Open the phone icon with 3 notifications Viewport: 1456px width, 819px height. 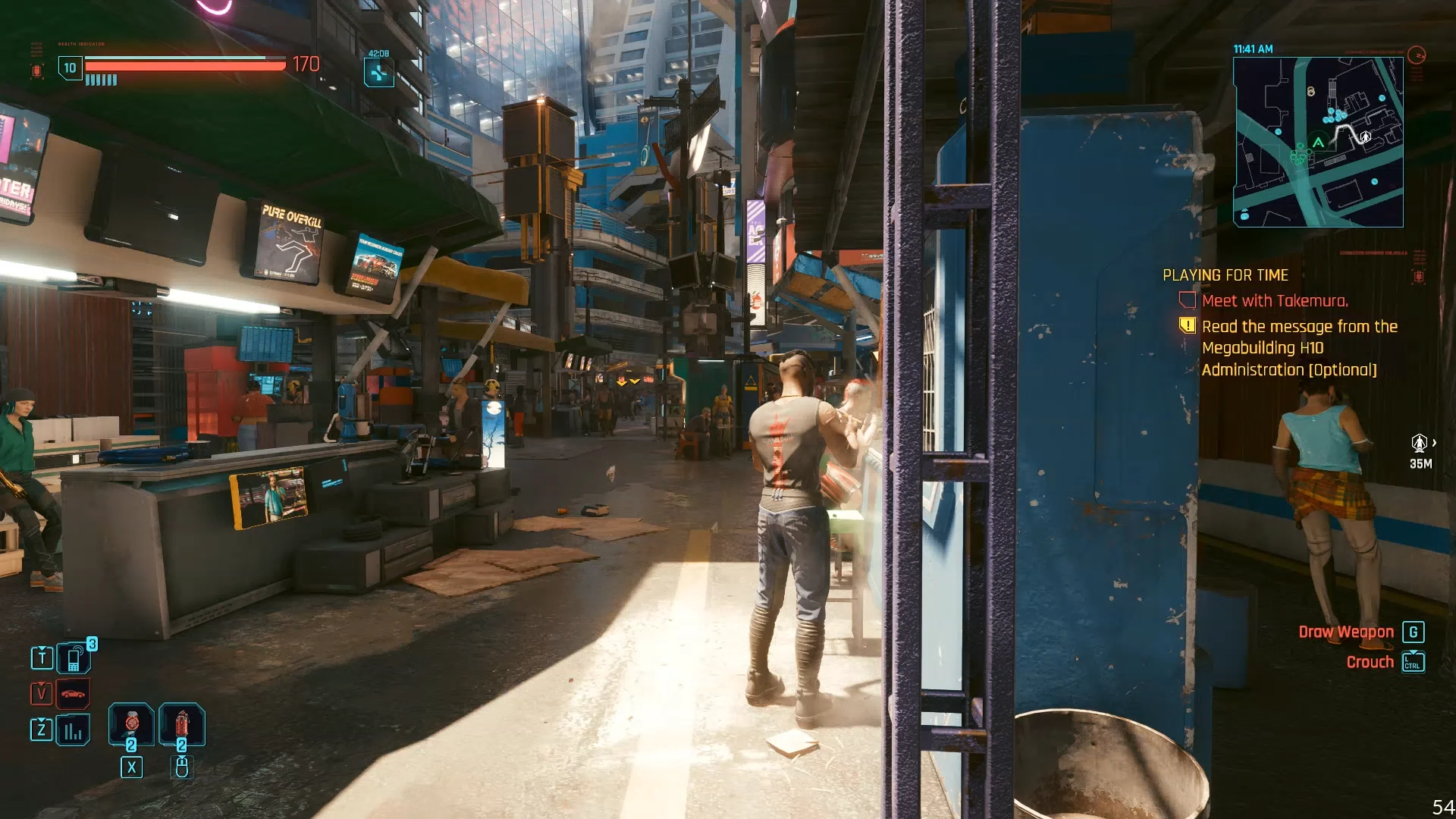coord(74,658)
